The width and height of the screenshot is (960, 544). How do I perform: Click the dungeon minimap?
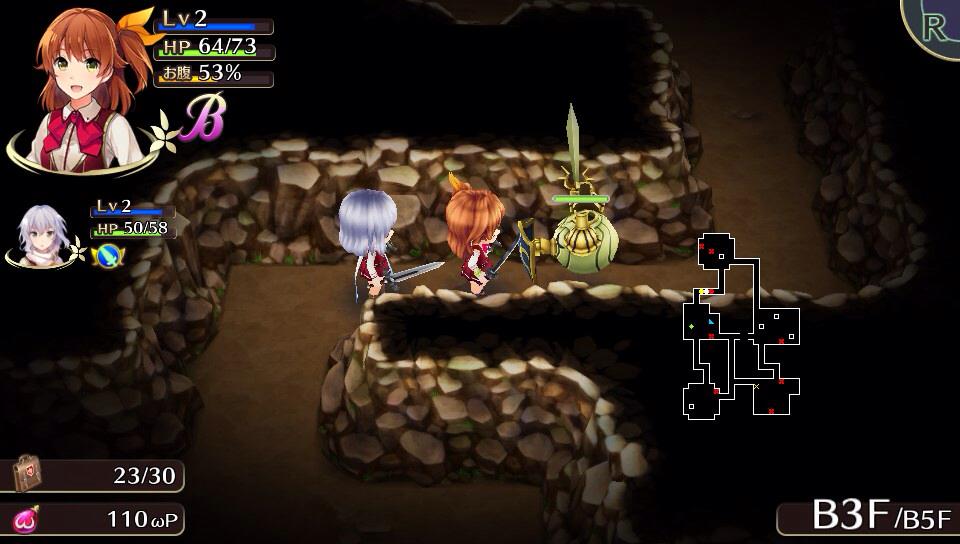pos(743,327)
